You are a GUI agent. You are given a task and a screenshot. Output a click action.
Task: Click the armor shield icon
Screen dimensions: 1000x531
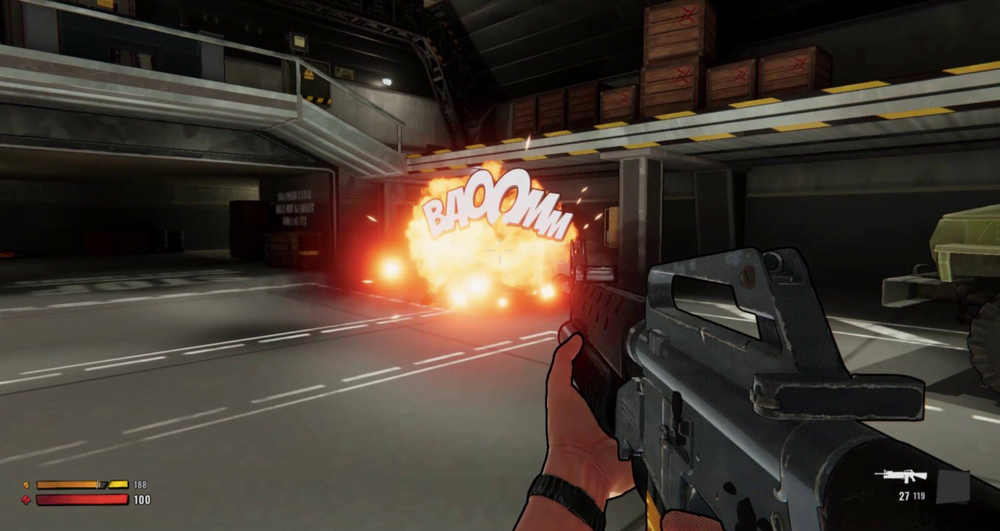(x=26, y=485)
